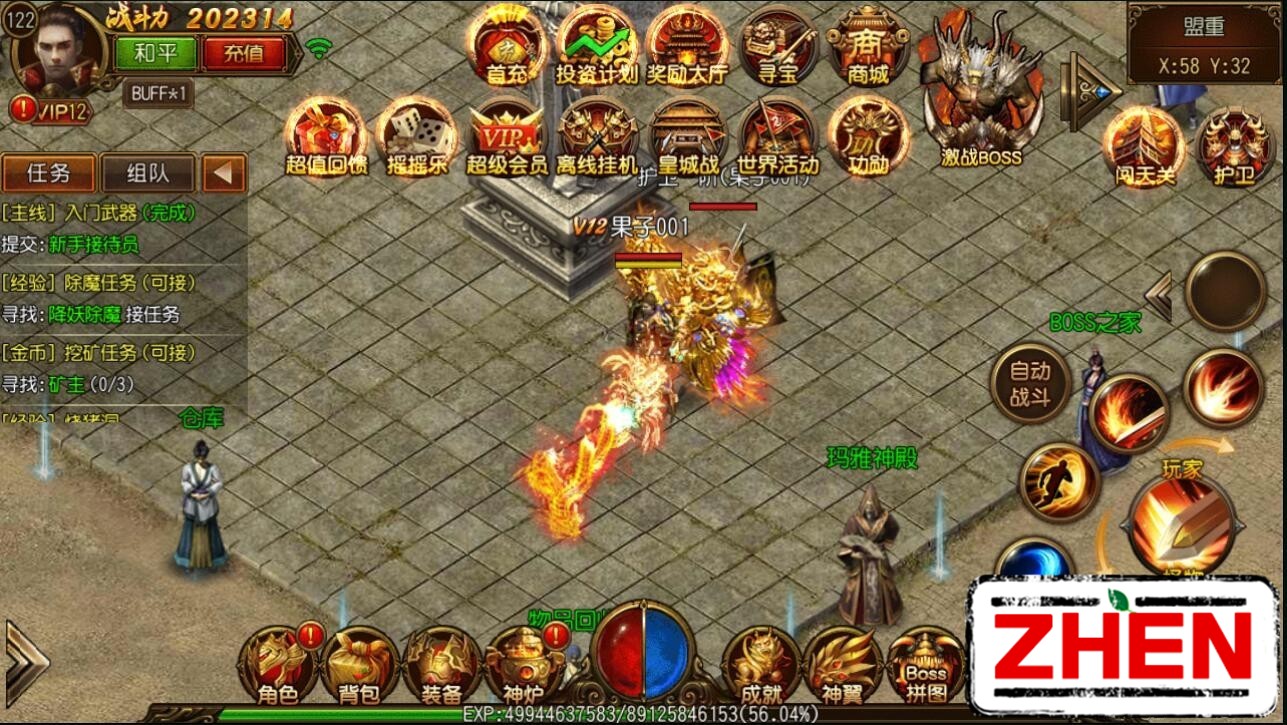Open the 神翼 wings menu
The image size is (1287, 725).
click(x=841, y=665)
